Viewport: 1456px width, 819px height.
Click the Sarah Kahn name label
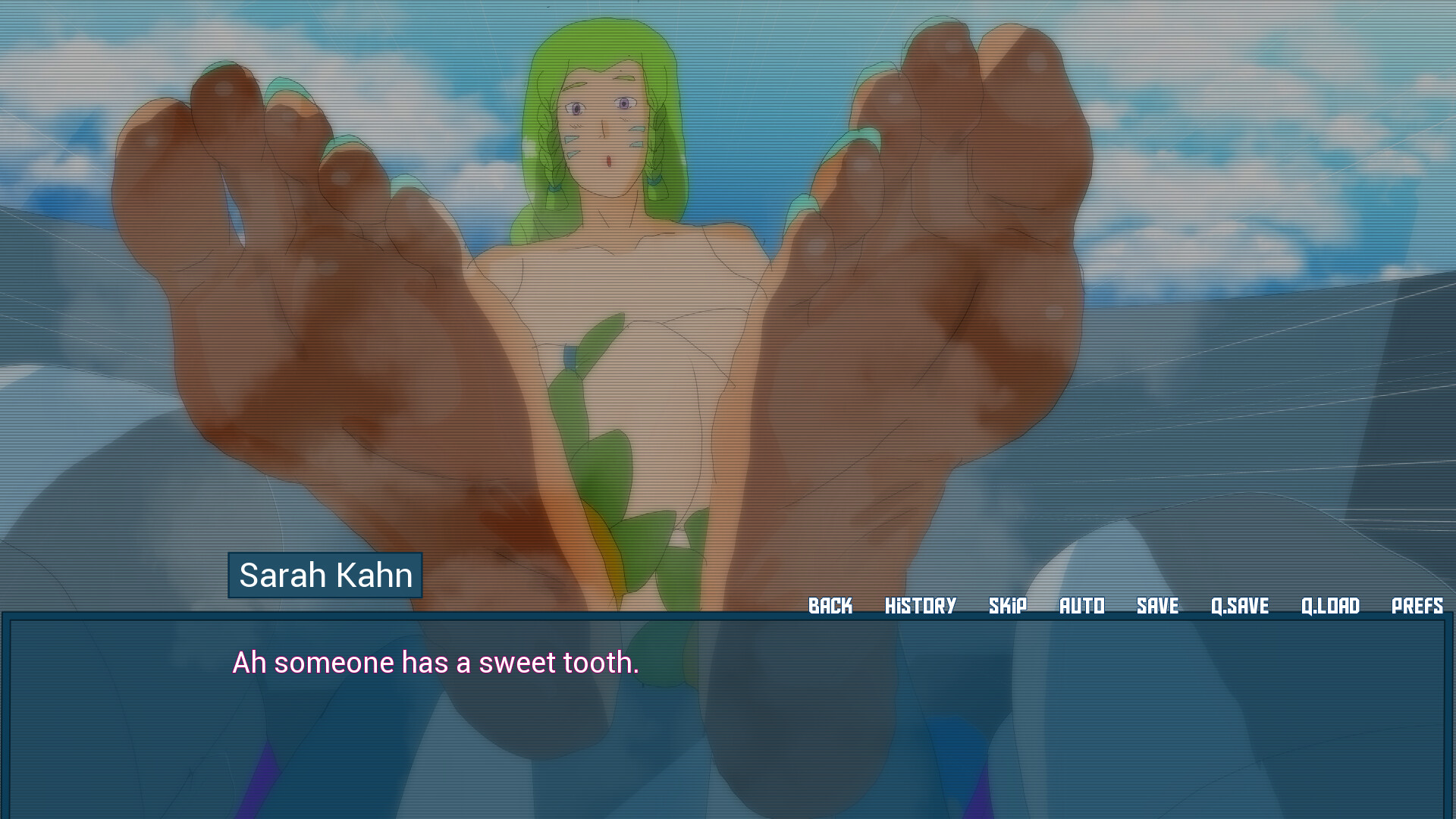coord(325,576)
